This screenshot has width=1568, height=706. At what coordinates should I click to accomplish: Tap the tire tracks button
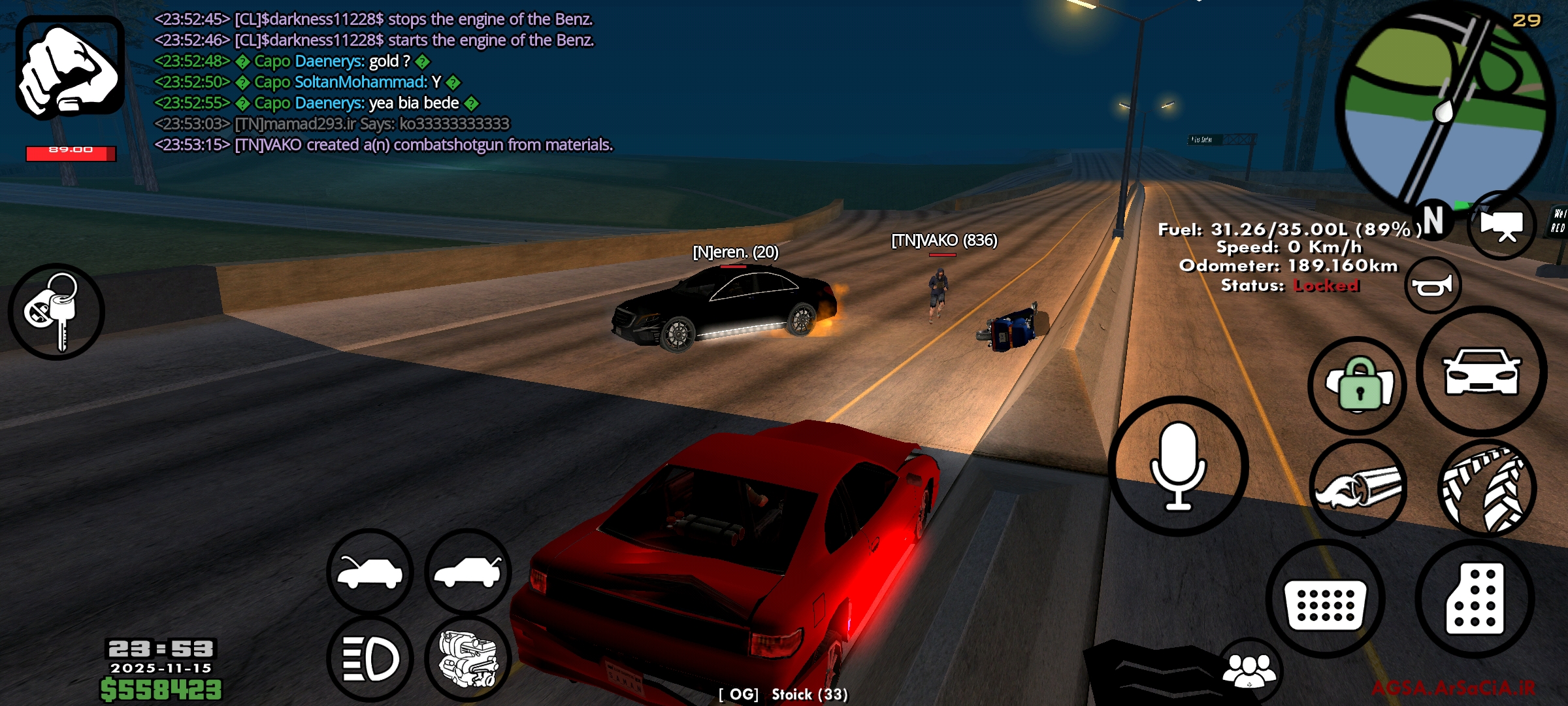click(1486, 489)
